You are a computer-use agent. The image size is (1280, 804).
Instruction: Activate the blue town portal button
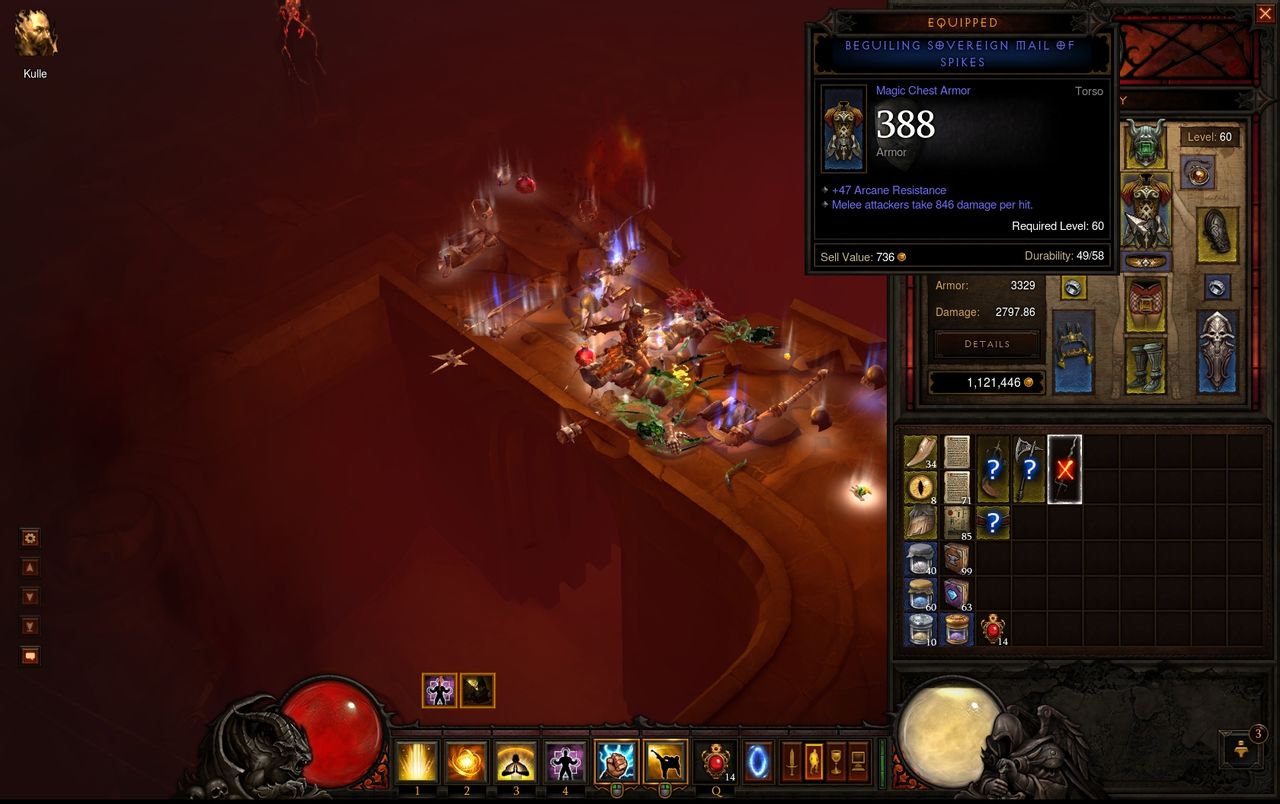pyautogui.click(x=758, y=762)
